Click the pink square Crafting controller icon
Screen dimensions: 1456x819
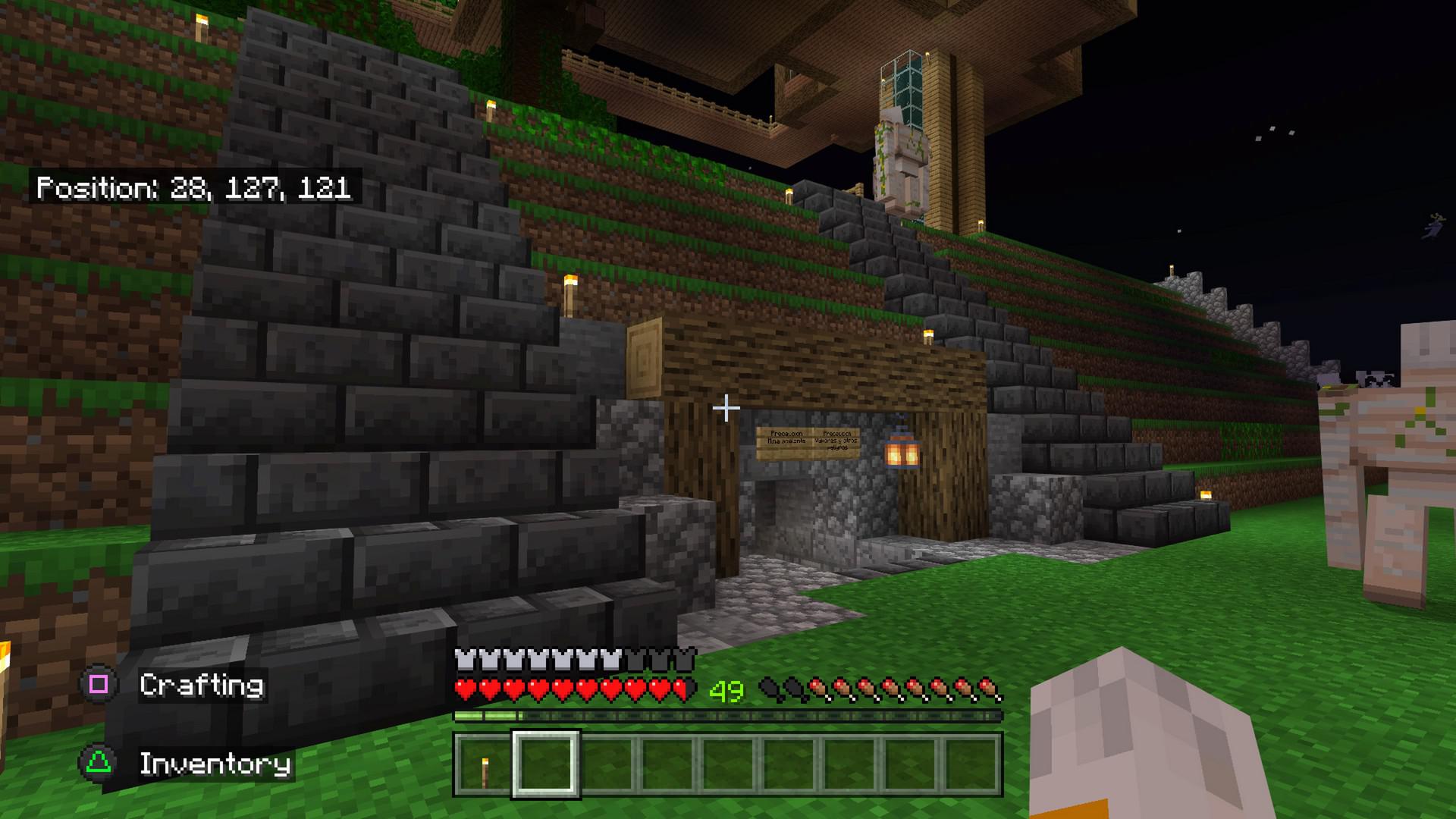[99, 682]
